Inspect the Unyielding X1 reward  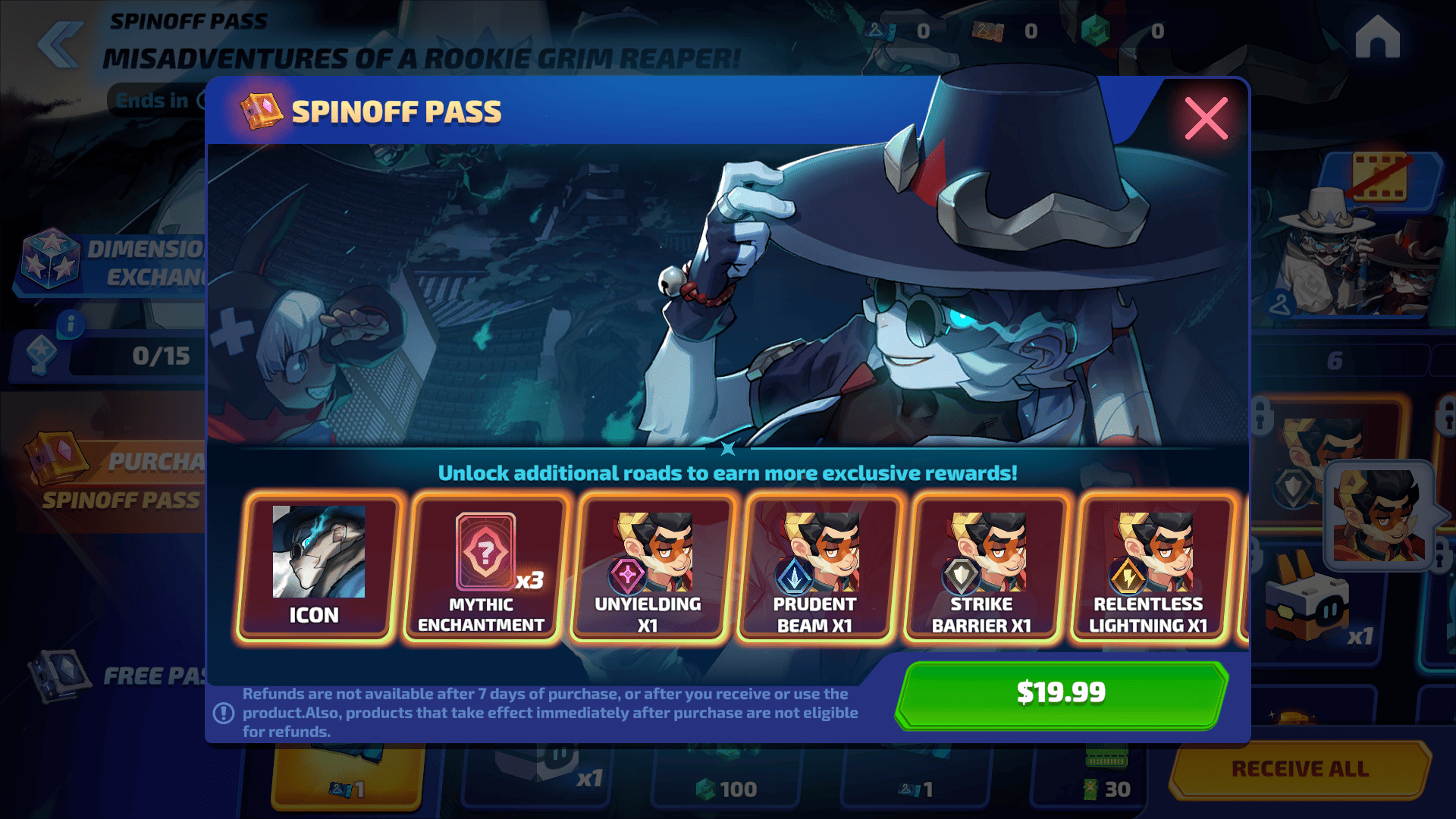(648, 567)
